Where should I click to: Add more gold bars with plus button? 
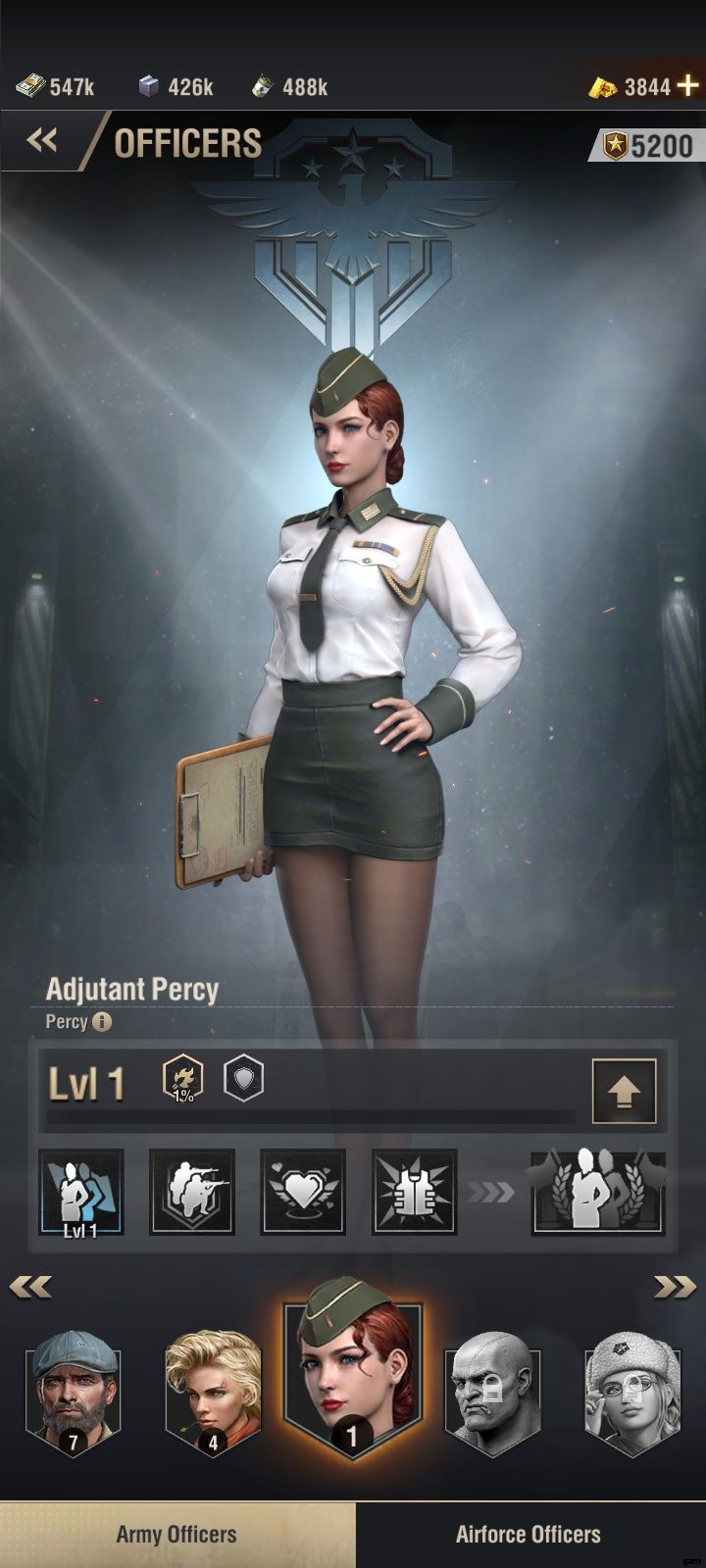pyautogui.click(x=688, y=86)
